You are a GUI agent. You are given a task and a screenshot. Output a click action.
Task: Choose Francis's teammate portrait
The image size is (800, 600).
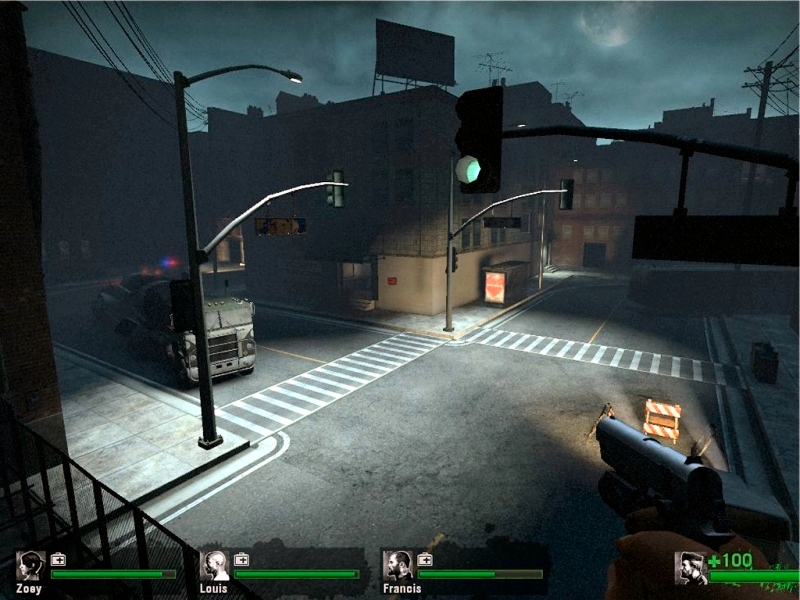[x=398, y=565]
